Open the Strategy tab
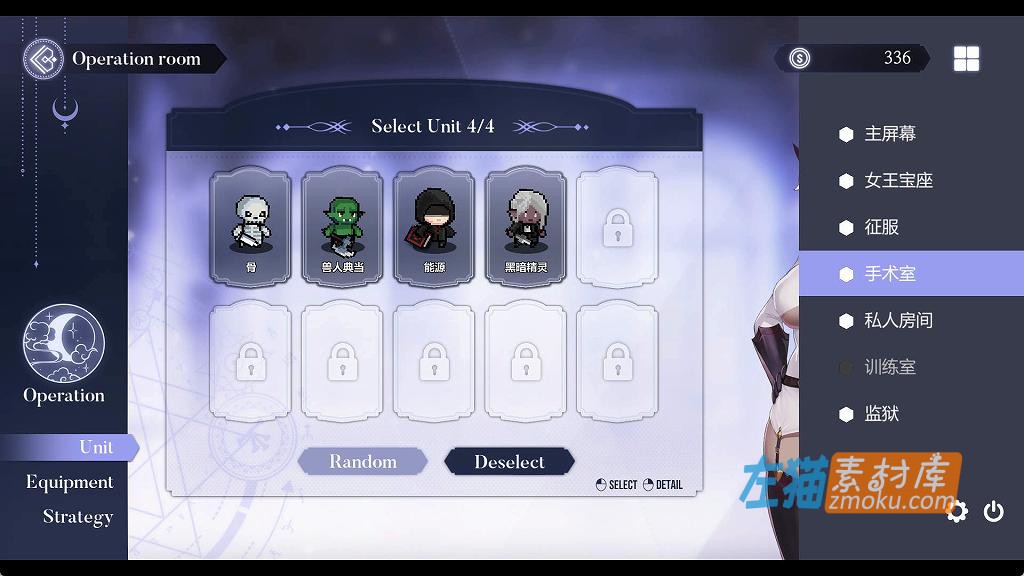The width and height of the screenshot is (1024, 576). coord(78,517)
